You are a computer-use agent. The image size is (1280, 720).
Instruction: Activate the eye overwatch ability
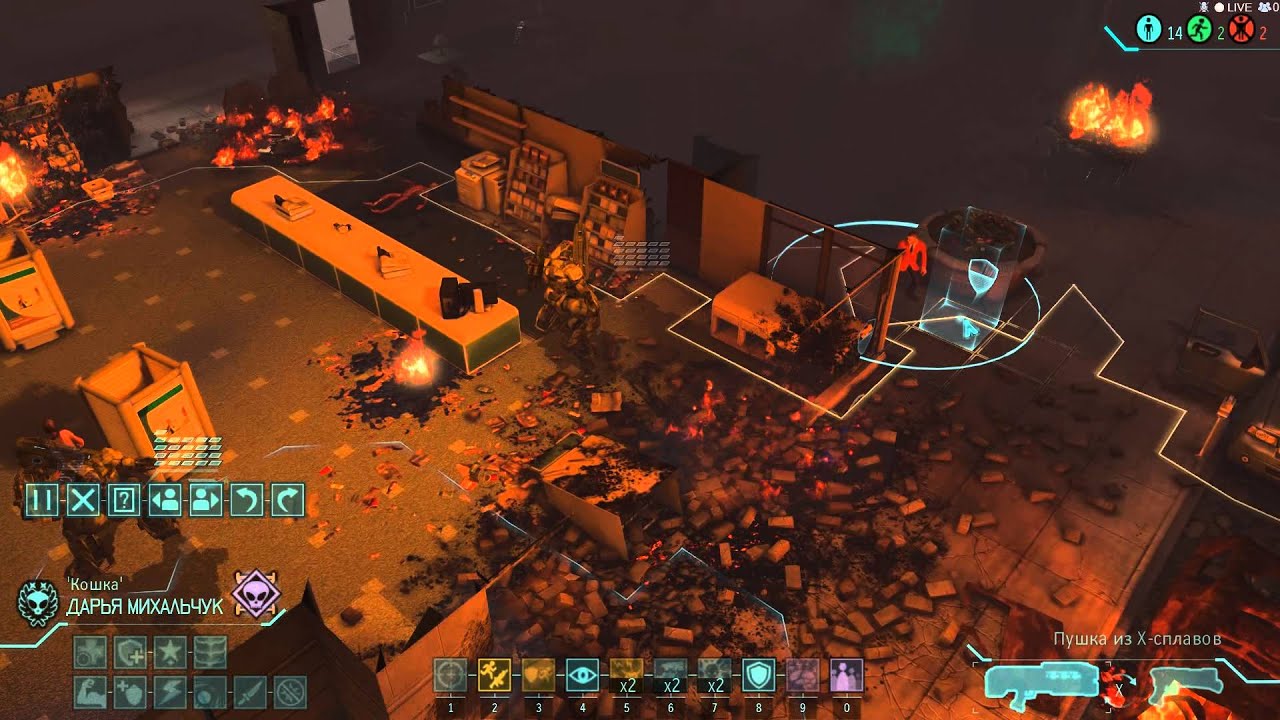(581, 675)
